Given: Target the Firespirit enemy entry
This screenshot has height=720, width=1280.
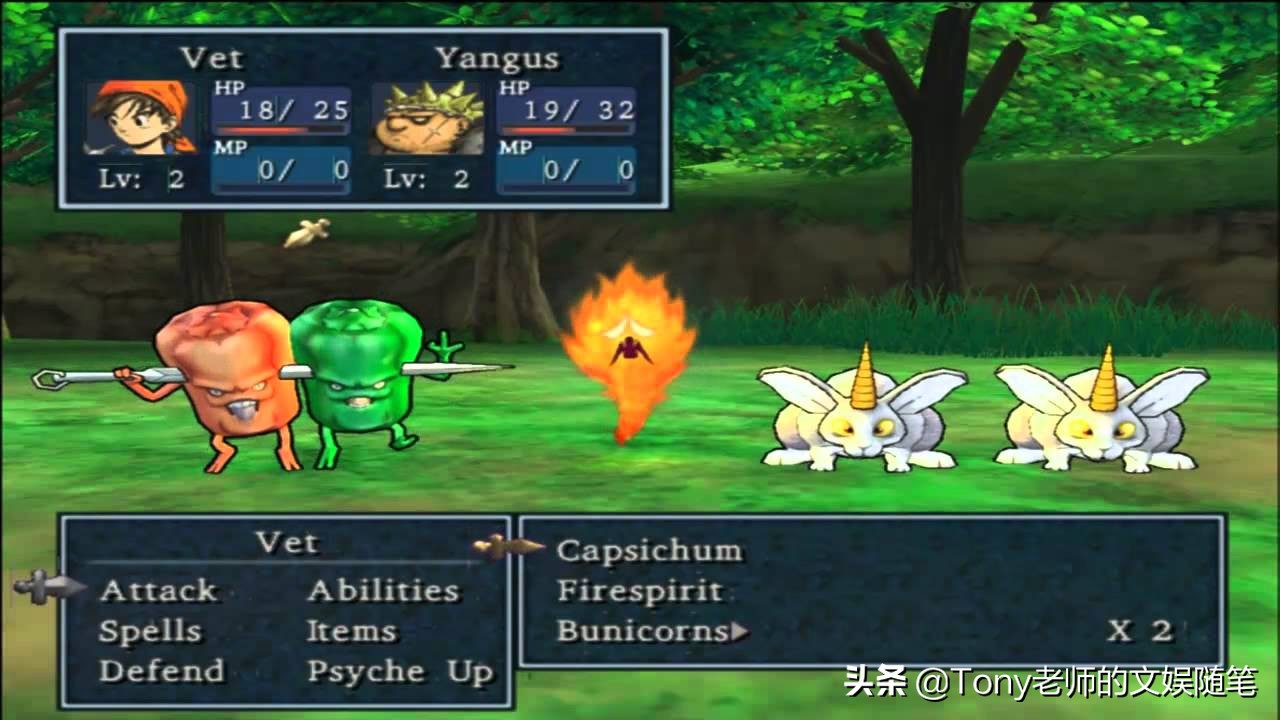Looking at the screenshot, I should (x=640, y=591).
